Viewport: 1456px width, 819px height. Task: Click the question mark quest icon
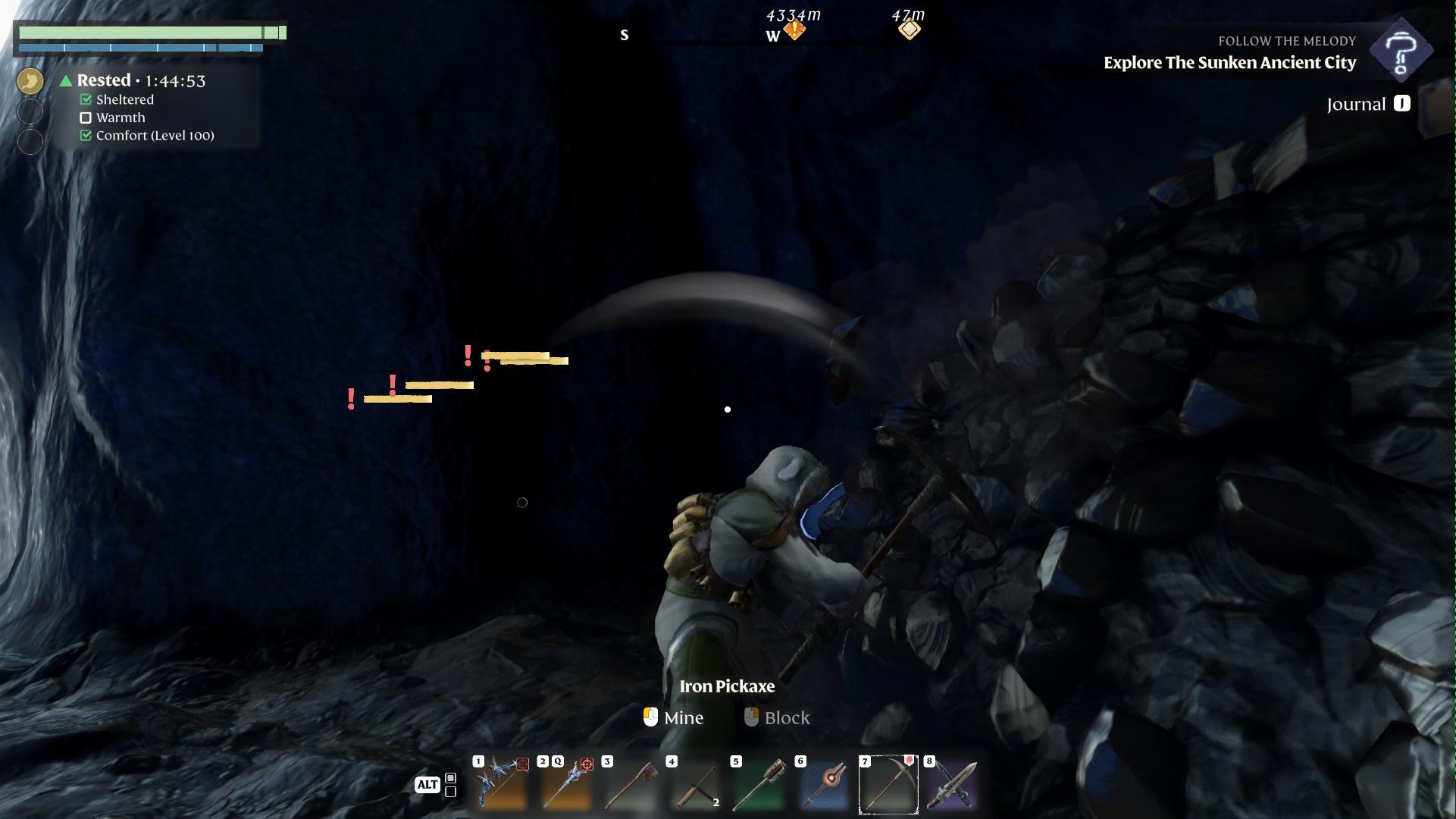tap(1401, 50)
